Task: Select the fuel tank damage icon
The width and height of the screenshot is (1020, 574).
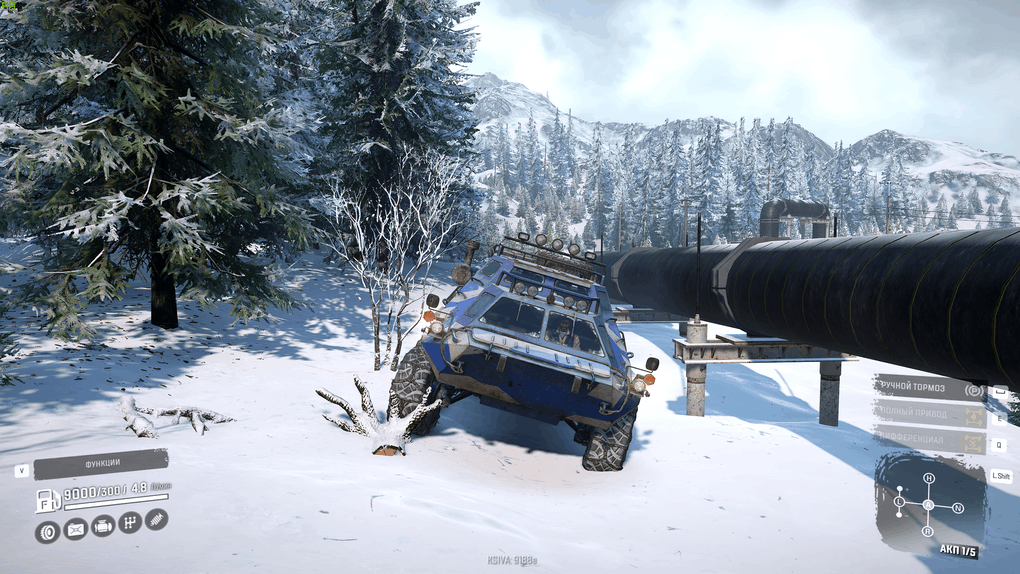Action: point(75,529)
